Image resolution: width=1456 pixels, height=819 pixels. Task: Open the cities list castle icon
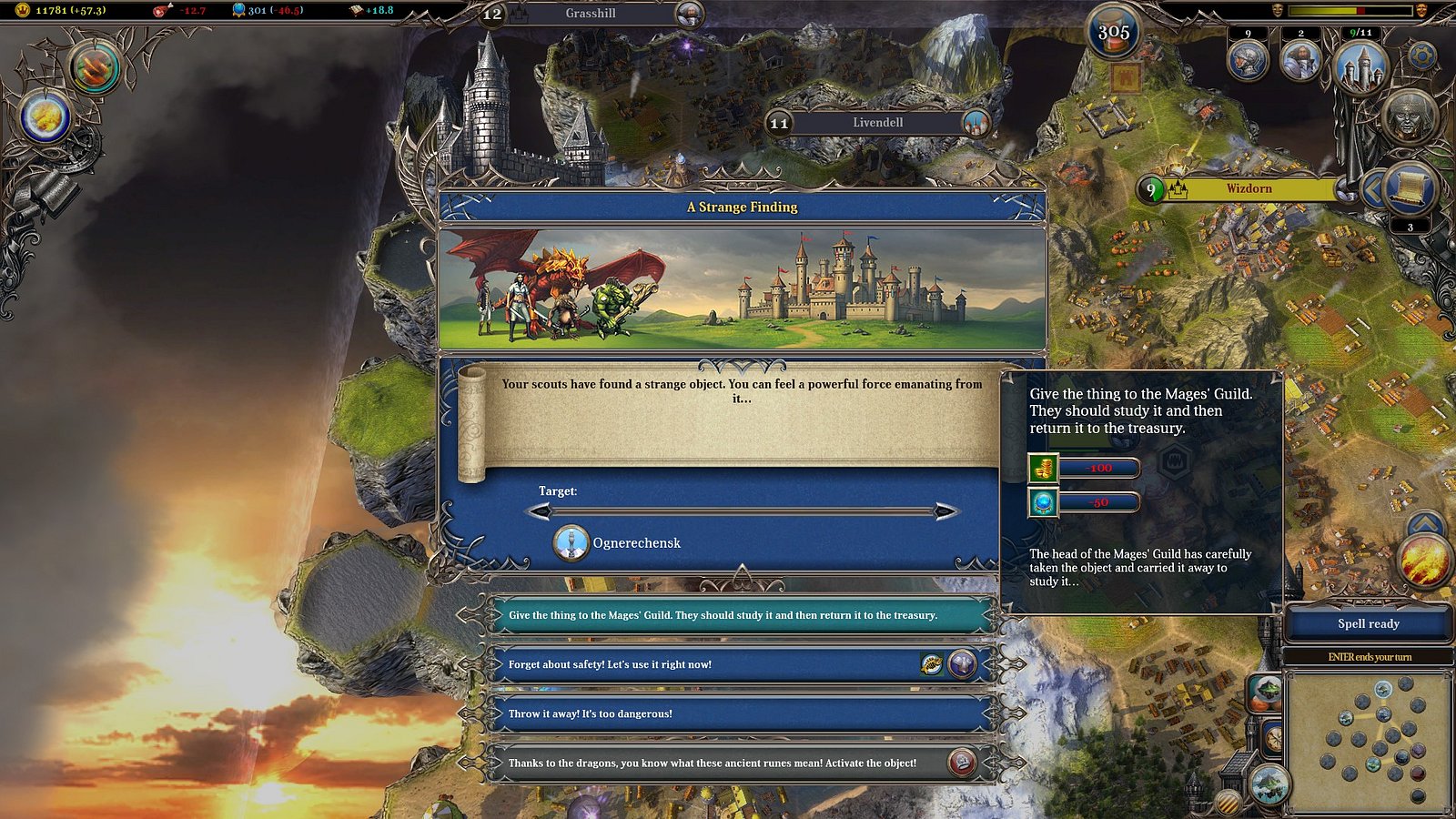click(1360, 66)
